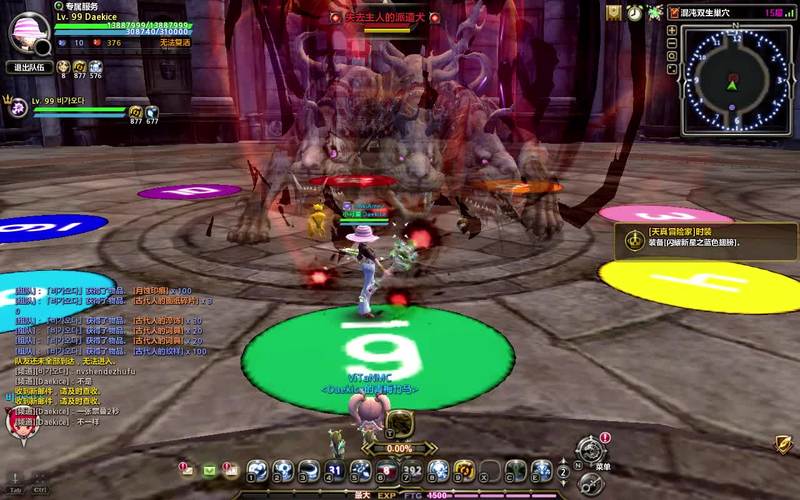Open the 菜单 main menu button

pos(592,452)
